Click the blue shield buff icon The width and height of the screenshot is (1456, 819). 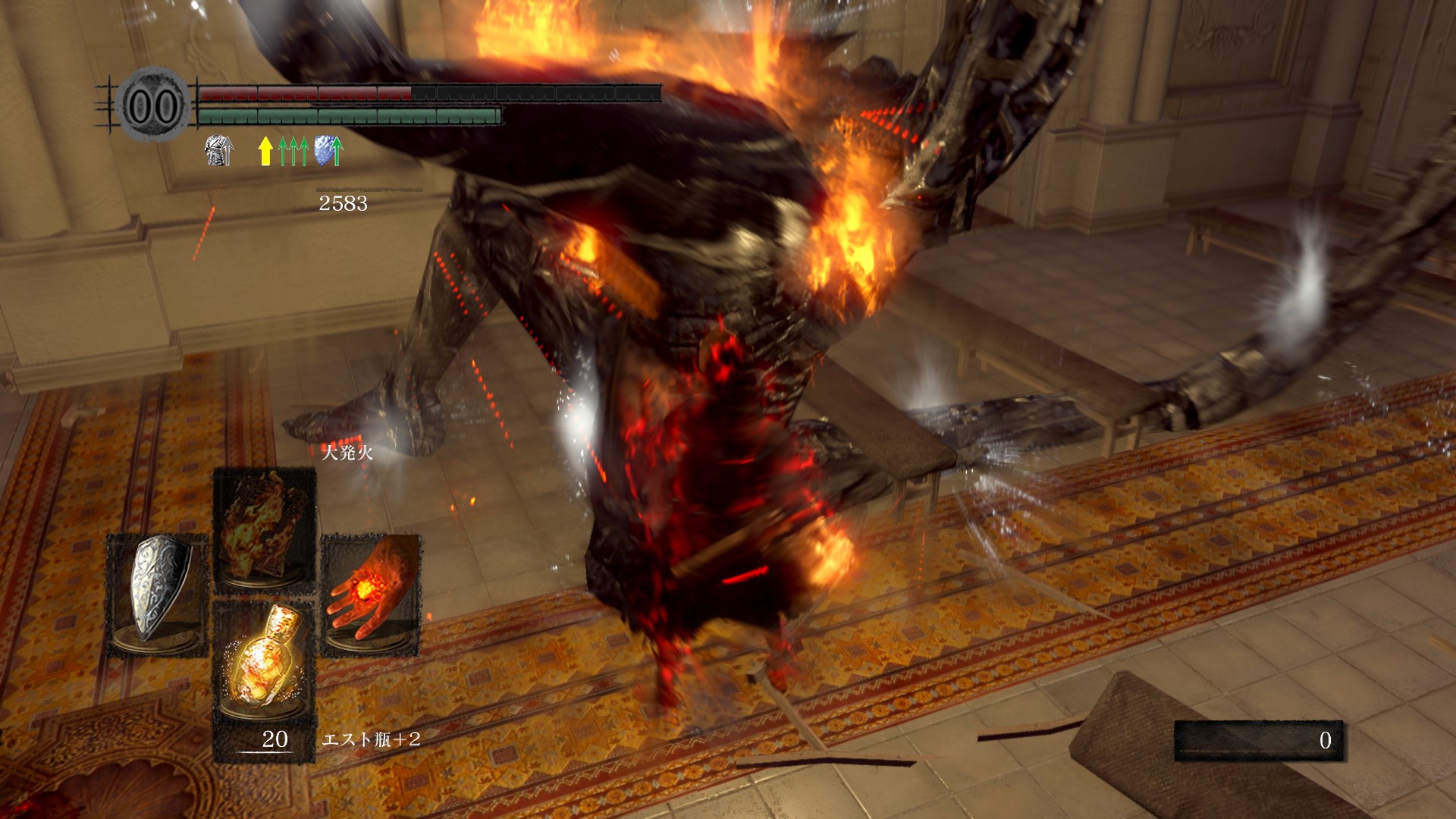[328, 150]
